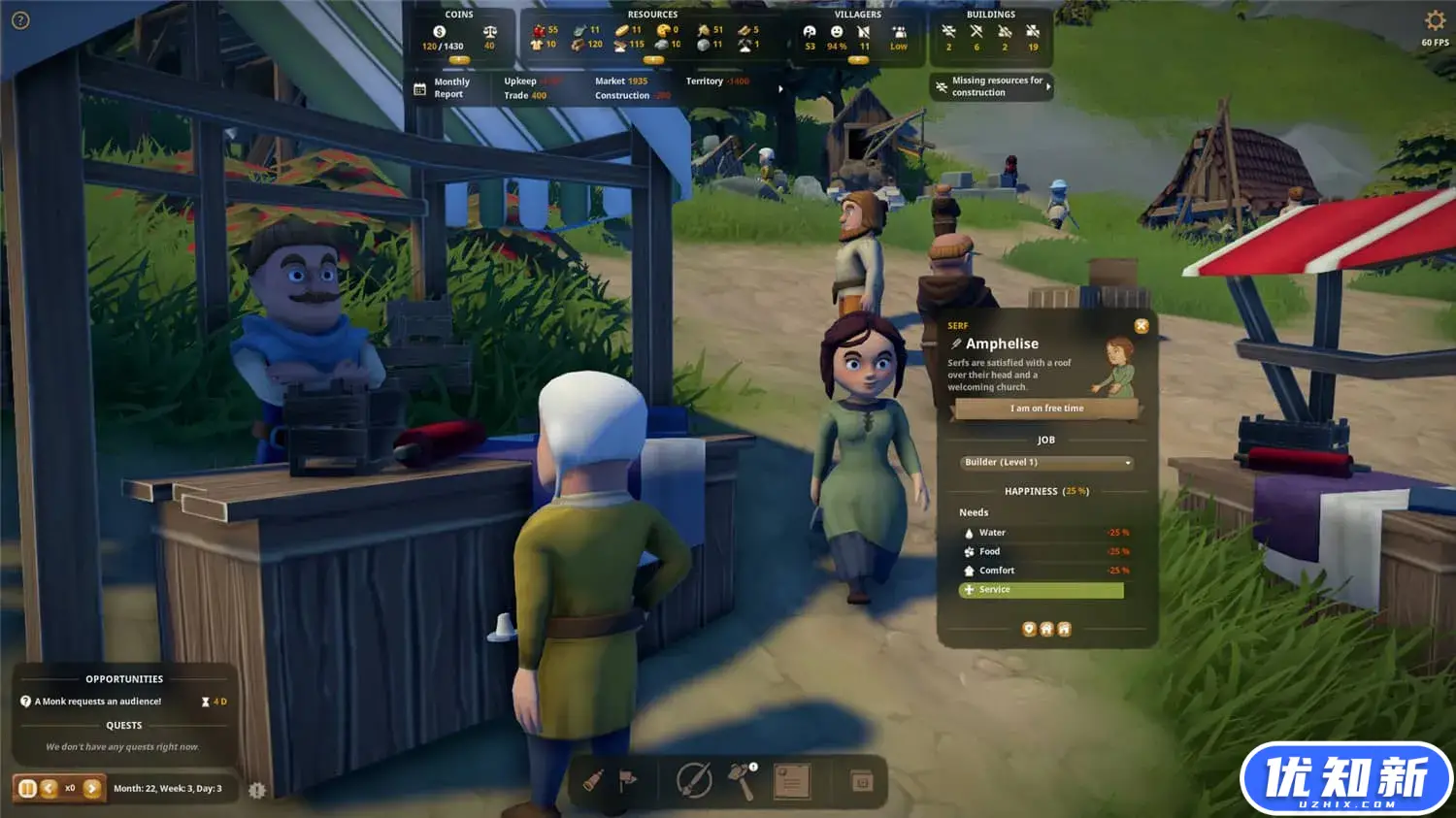Increase game speed with the right arrow

coord(92,789)
